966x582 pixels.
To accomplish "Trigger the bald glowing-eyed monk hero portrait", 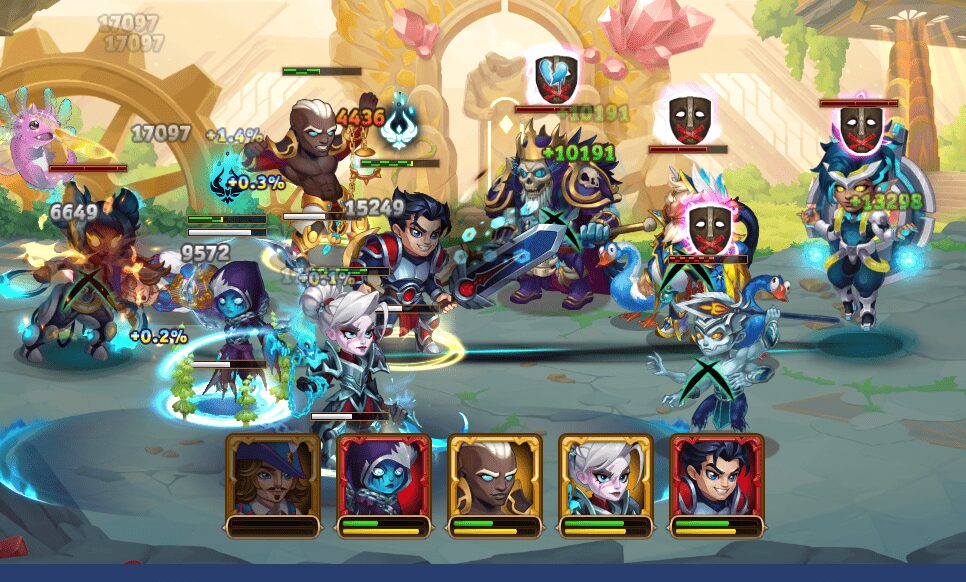I will (x=495, y=476).
